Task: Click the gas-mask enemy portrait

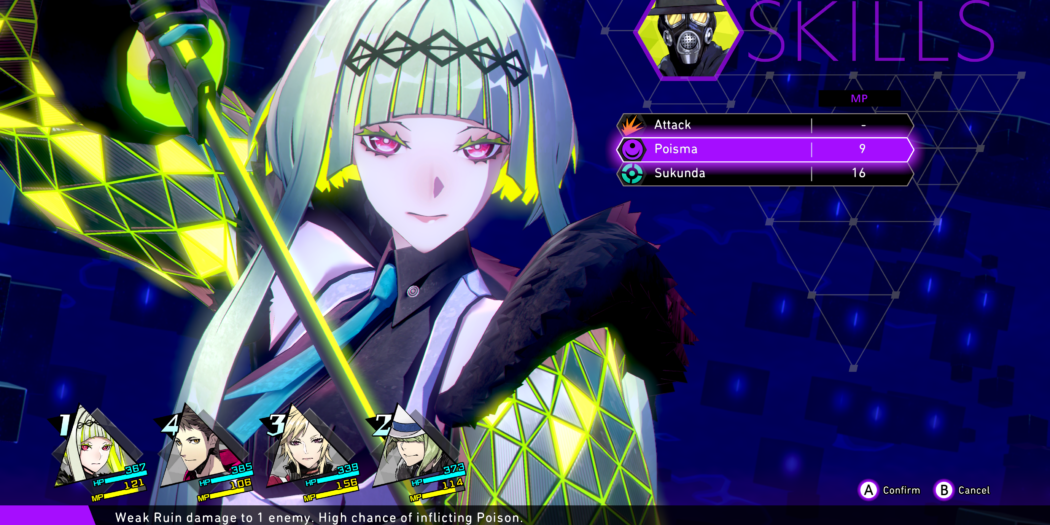Action: coord(688,40)
